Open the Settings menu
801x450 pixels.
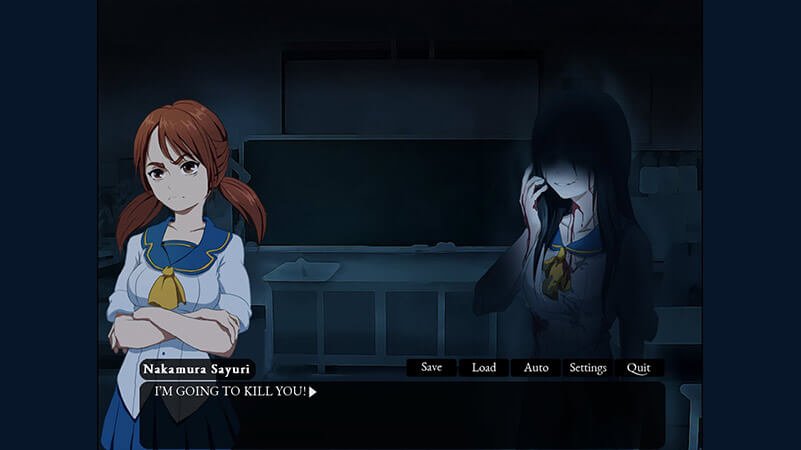[588, 368]
